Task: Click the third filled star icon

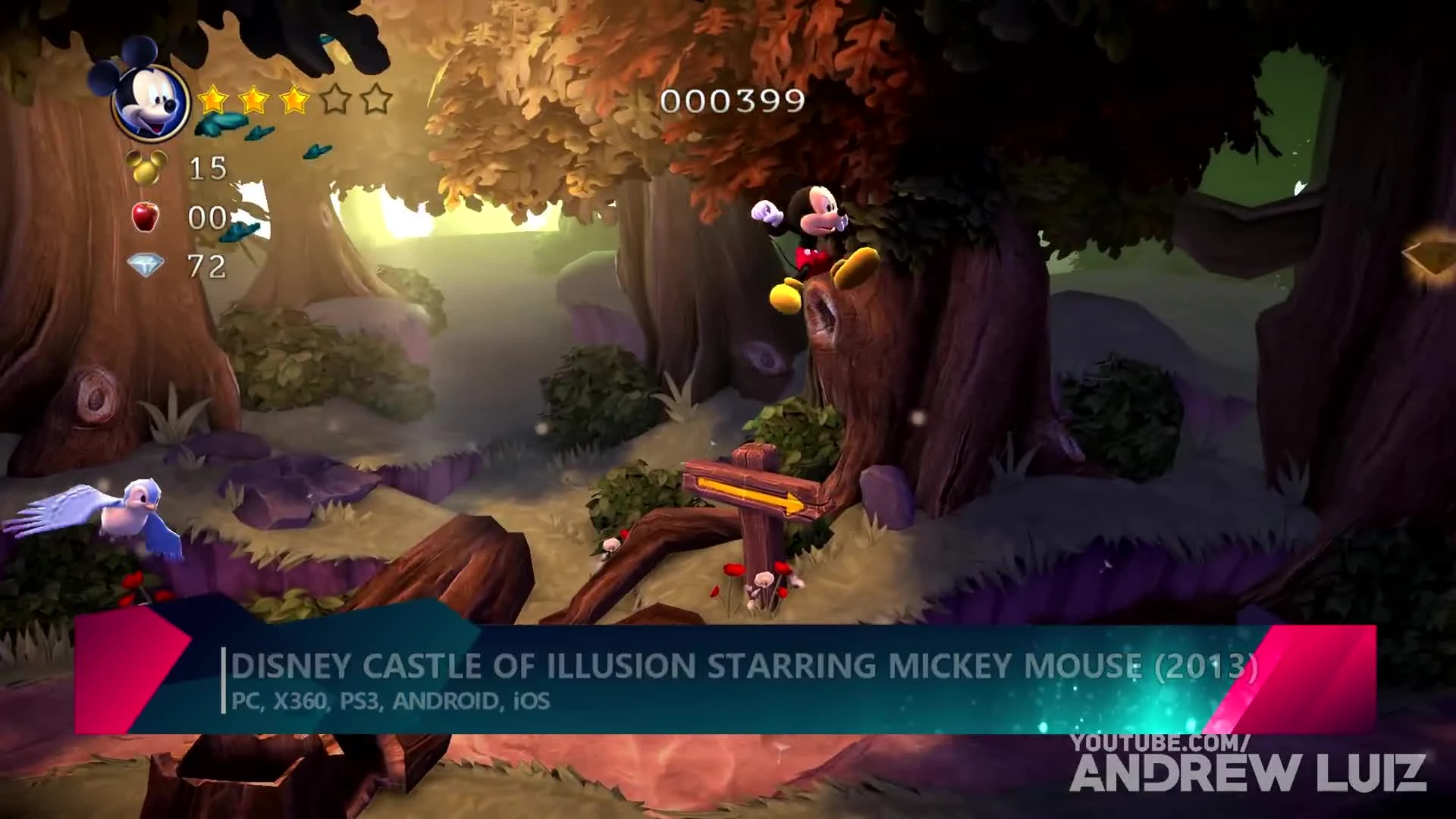Action: 293,99
